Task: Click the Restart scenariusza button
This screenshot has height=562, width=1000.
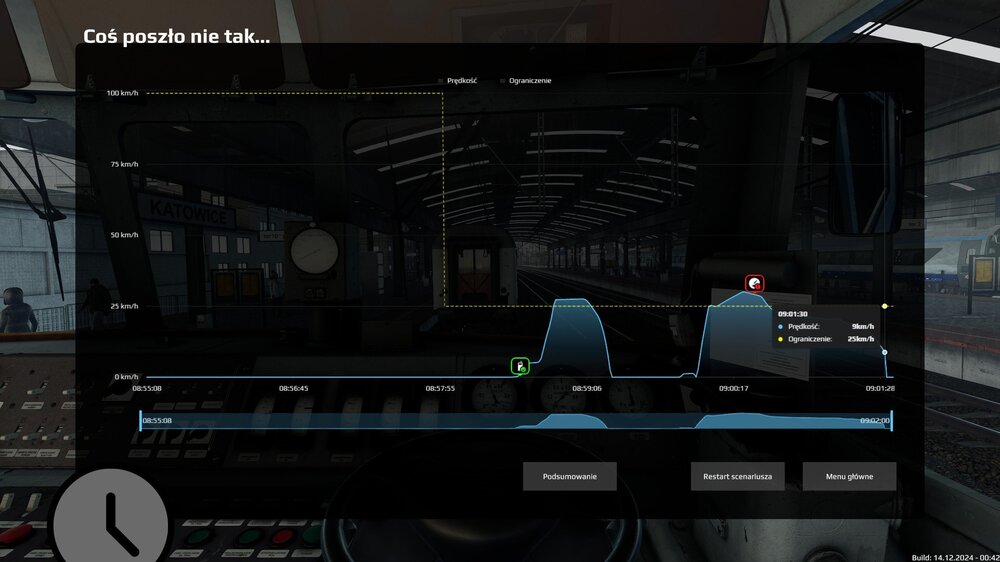Action: [x=737, y=476]
